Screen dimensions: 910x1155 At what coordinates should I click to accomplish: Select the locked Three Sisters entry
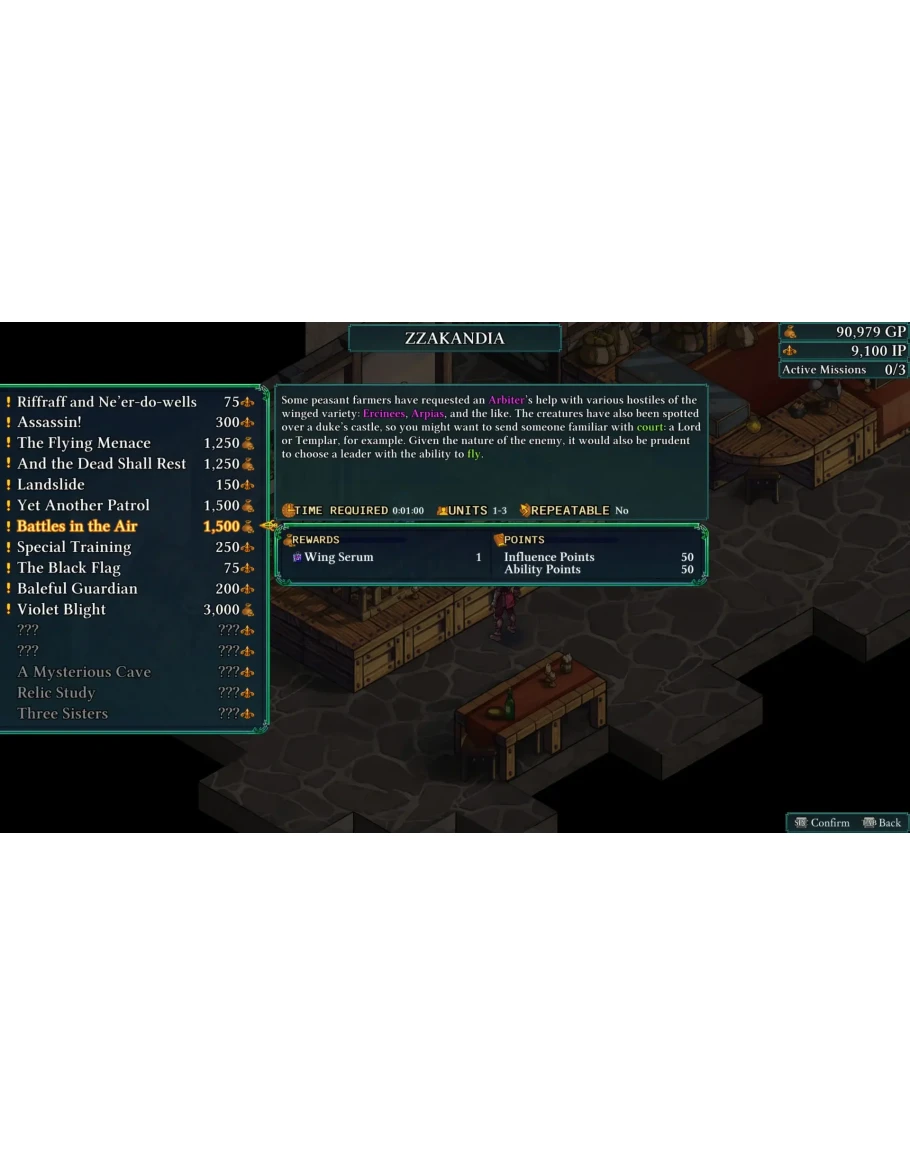click(62, 714)
